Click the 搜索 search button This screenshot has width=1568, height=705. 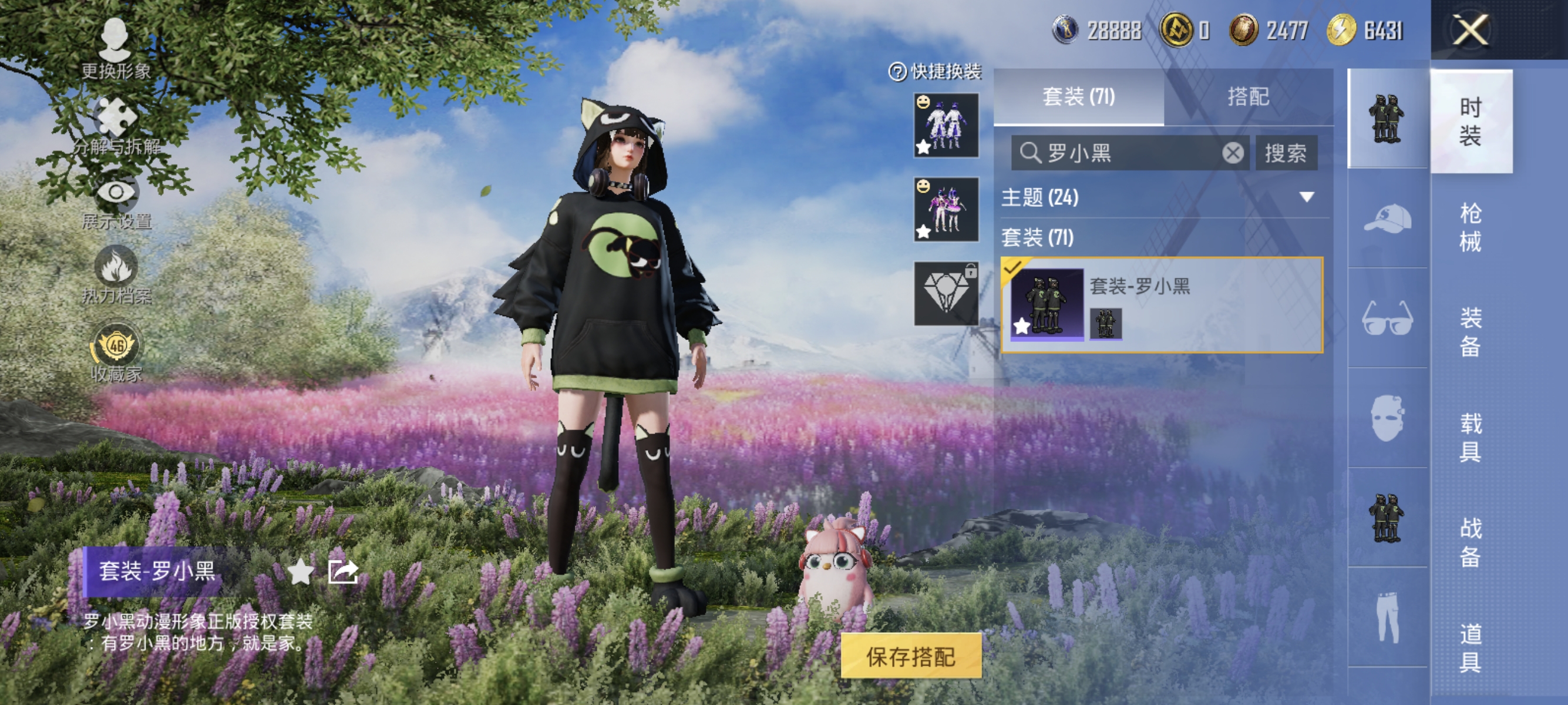[x=1287, y=153]
